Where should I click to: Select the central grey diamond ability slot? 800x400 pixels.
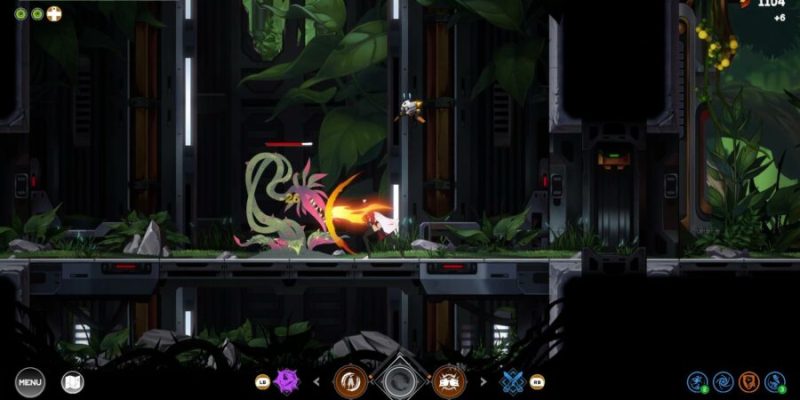click(400, 380)
